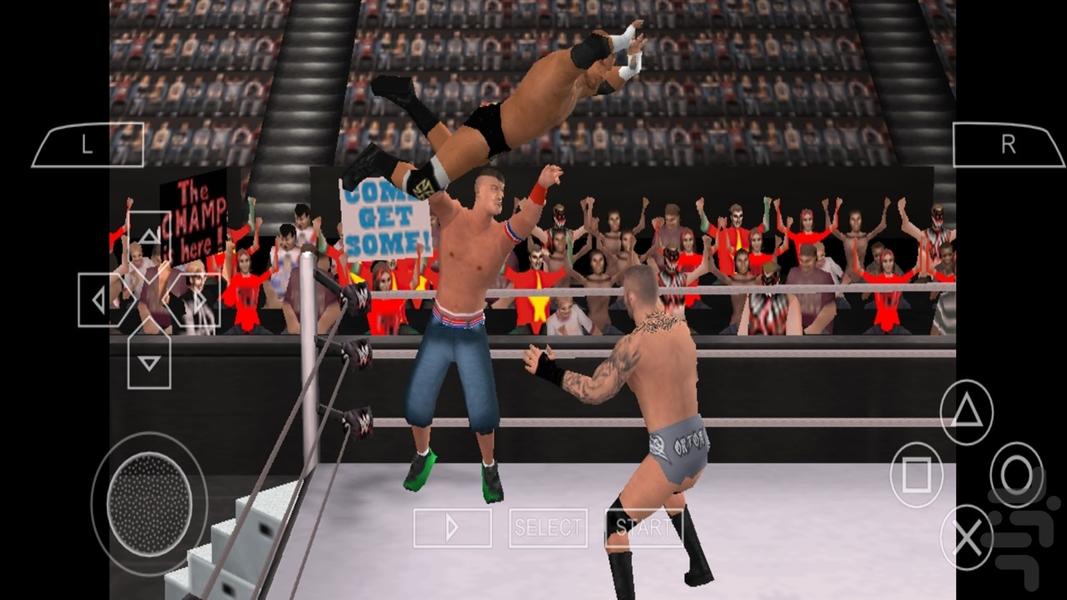
Task: Tap the cross action button
Action: coord(967,538)
